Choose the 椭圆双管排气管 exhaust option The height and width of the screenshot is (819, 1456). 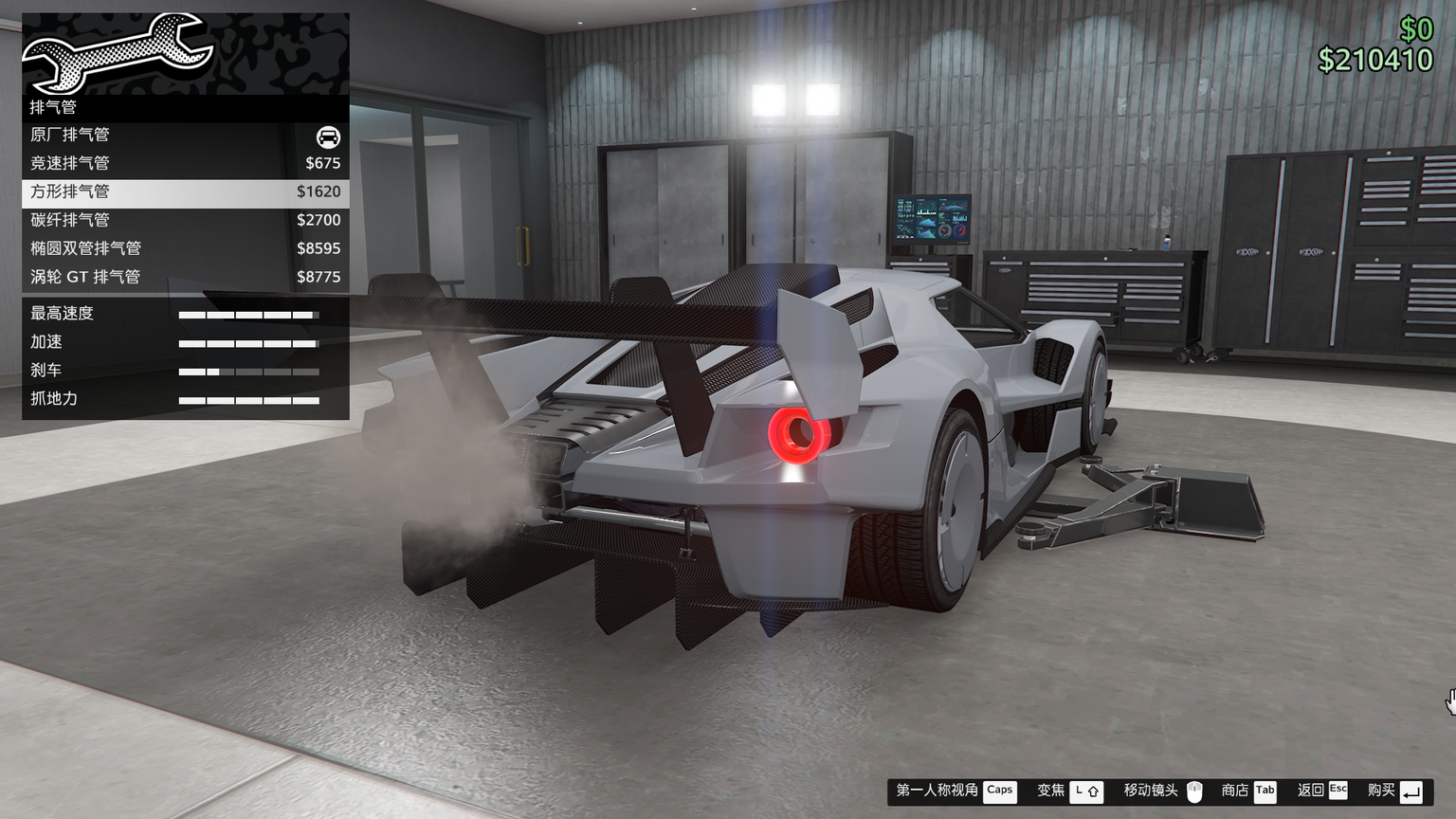pyautogui.click(x=185, y=249)
